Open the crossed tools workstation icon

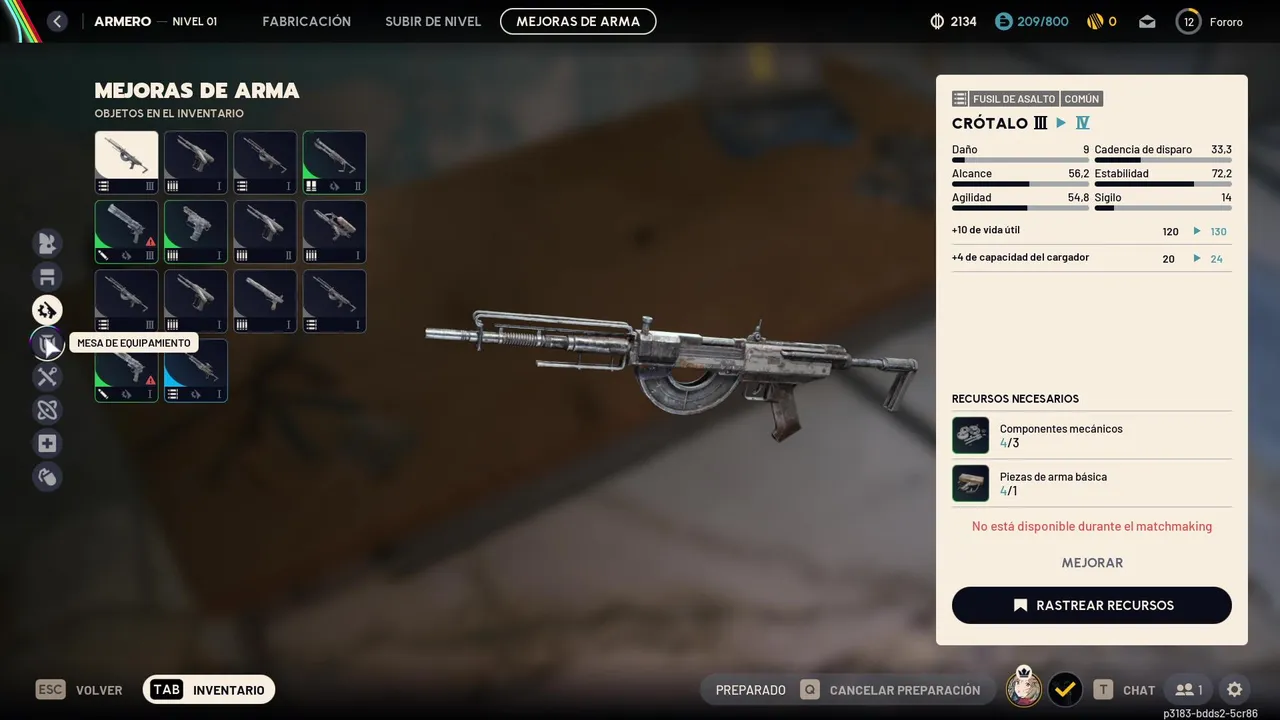(x=47, y=377)
